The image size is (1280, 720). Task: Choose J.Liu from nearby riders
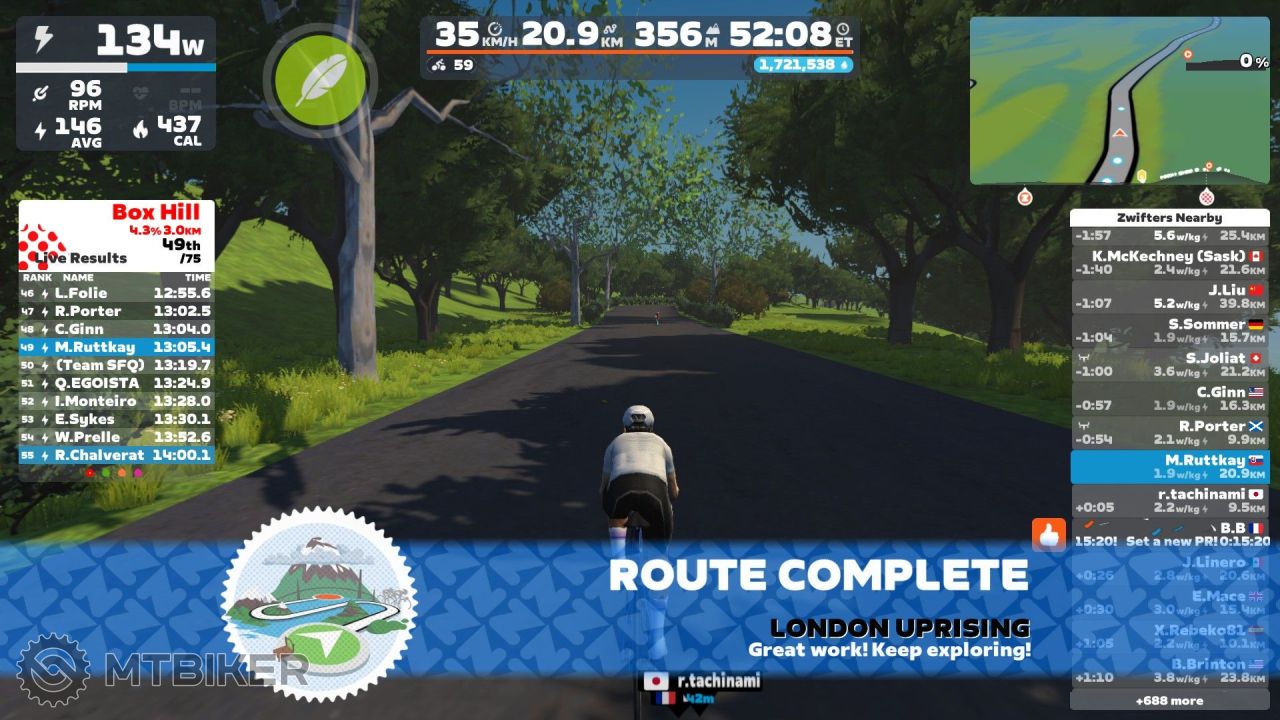point(1168,297)
